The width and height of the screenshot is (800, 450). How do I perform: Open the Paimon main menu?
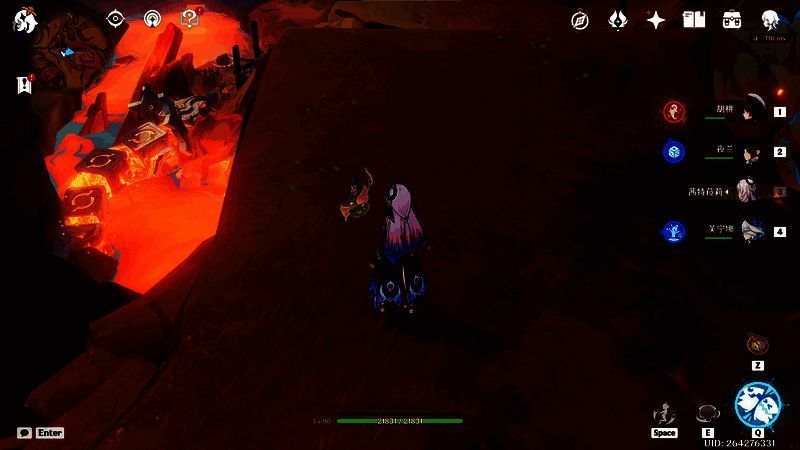[x=25, y=21]
